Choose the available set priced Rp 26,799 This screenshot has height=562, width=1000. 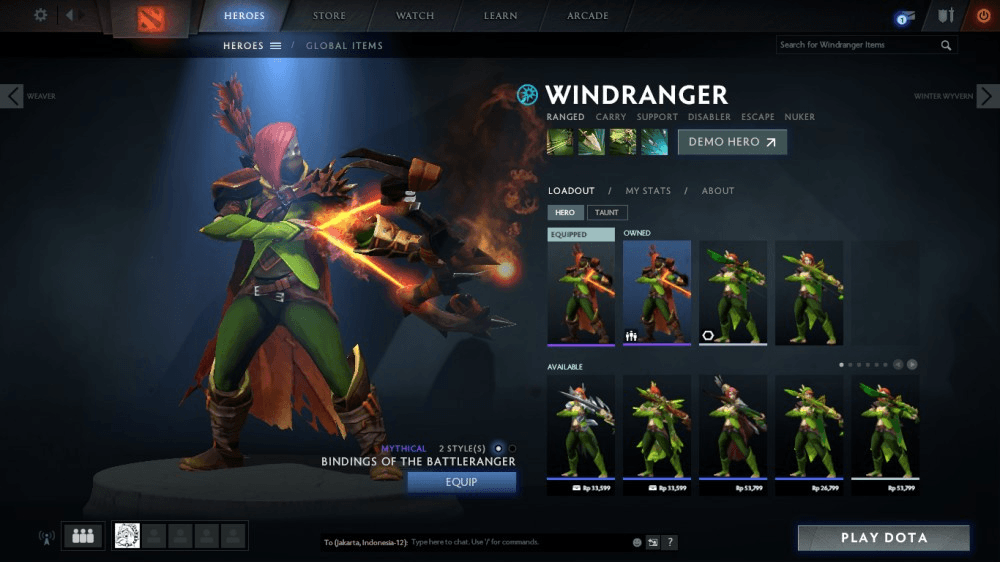tap(809, 428)
